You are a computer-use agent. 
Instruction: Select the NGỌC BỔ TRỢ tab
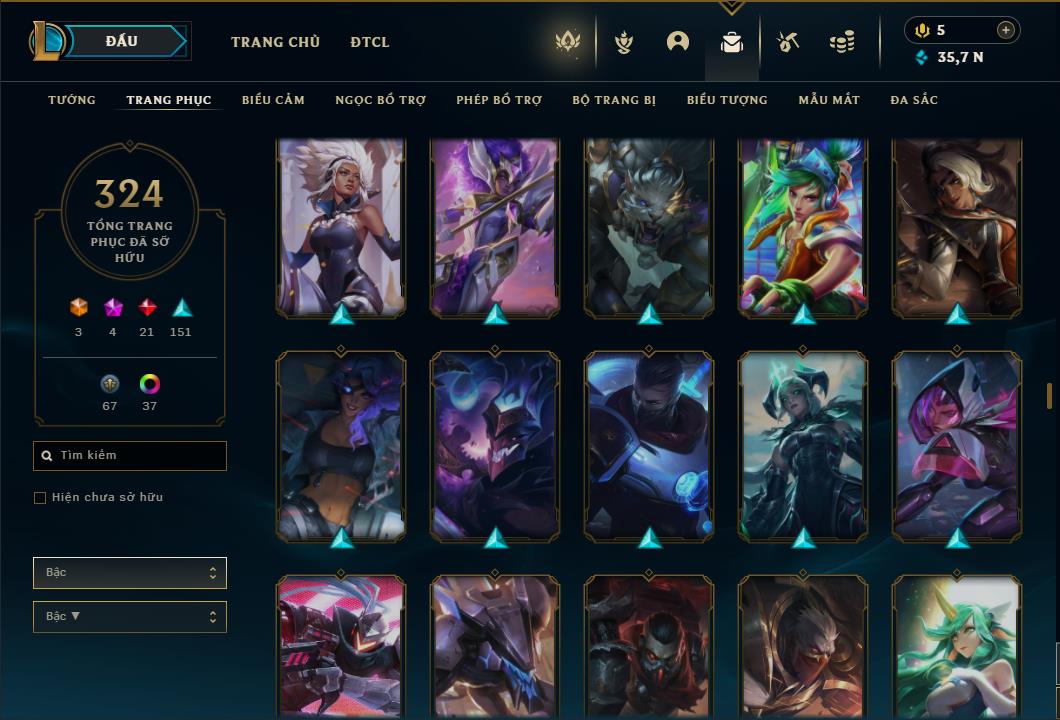[x=380, y=100]
